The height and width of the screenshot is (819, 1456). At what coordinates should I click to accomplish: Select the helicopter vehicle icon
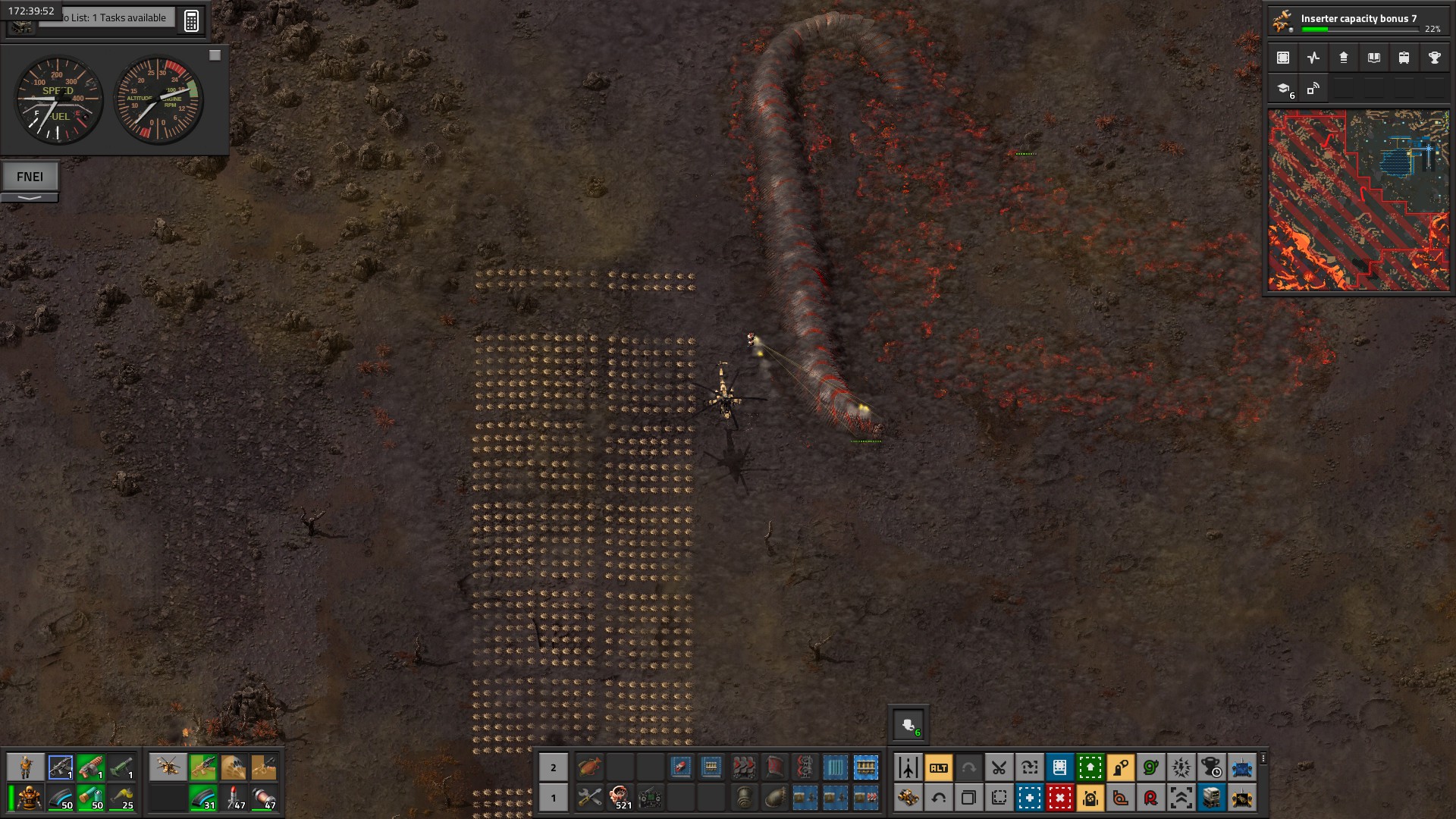(x=167, y=767)
